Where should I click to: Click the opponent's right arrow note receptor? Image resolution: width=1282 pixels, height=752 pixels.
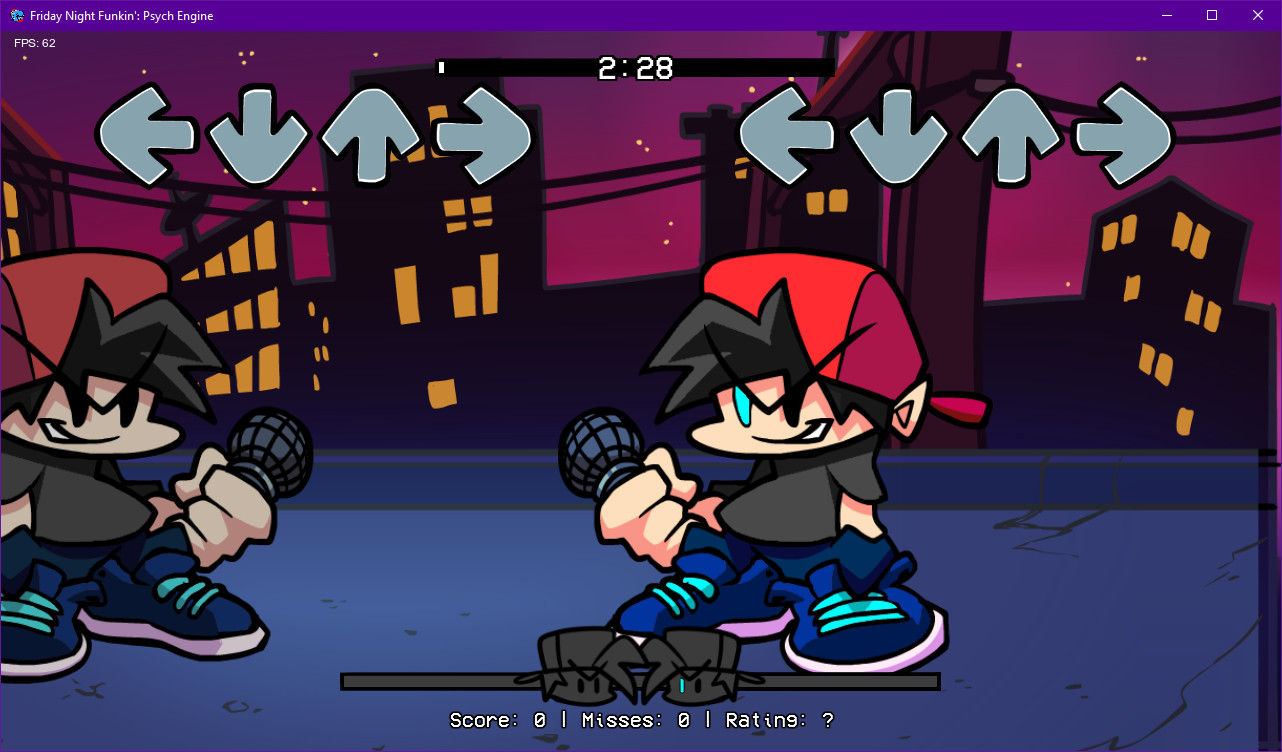coord(482,135)
